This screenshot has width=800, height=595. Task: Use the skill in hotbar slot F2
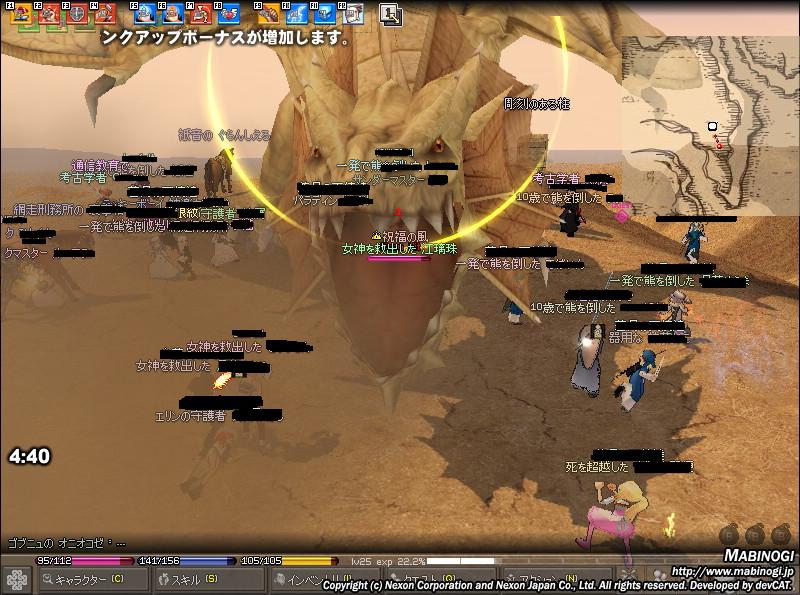[x=49, y=14]
